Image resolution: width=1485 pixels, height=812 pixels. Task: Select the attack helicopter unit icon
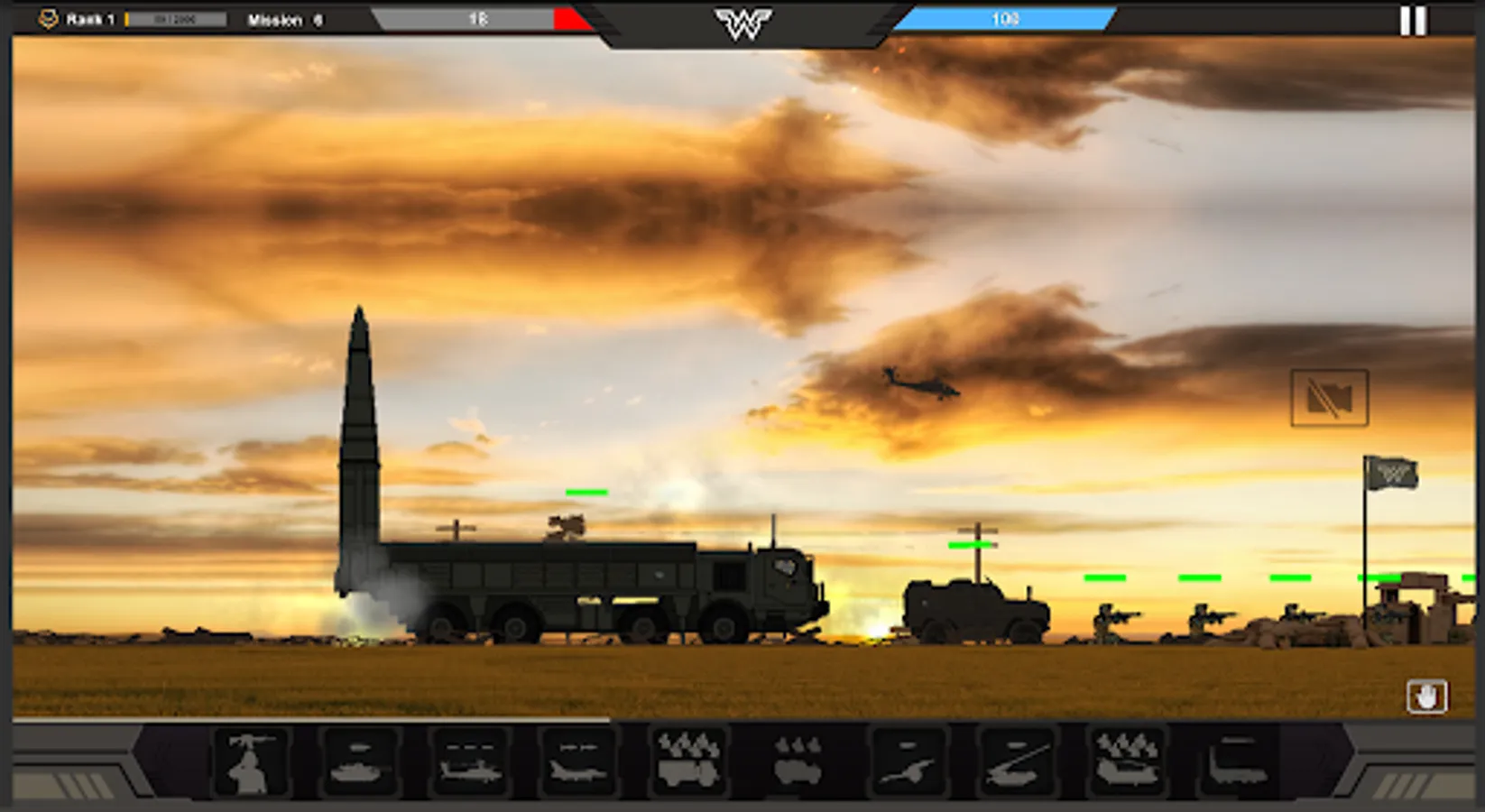coord(474,762)
